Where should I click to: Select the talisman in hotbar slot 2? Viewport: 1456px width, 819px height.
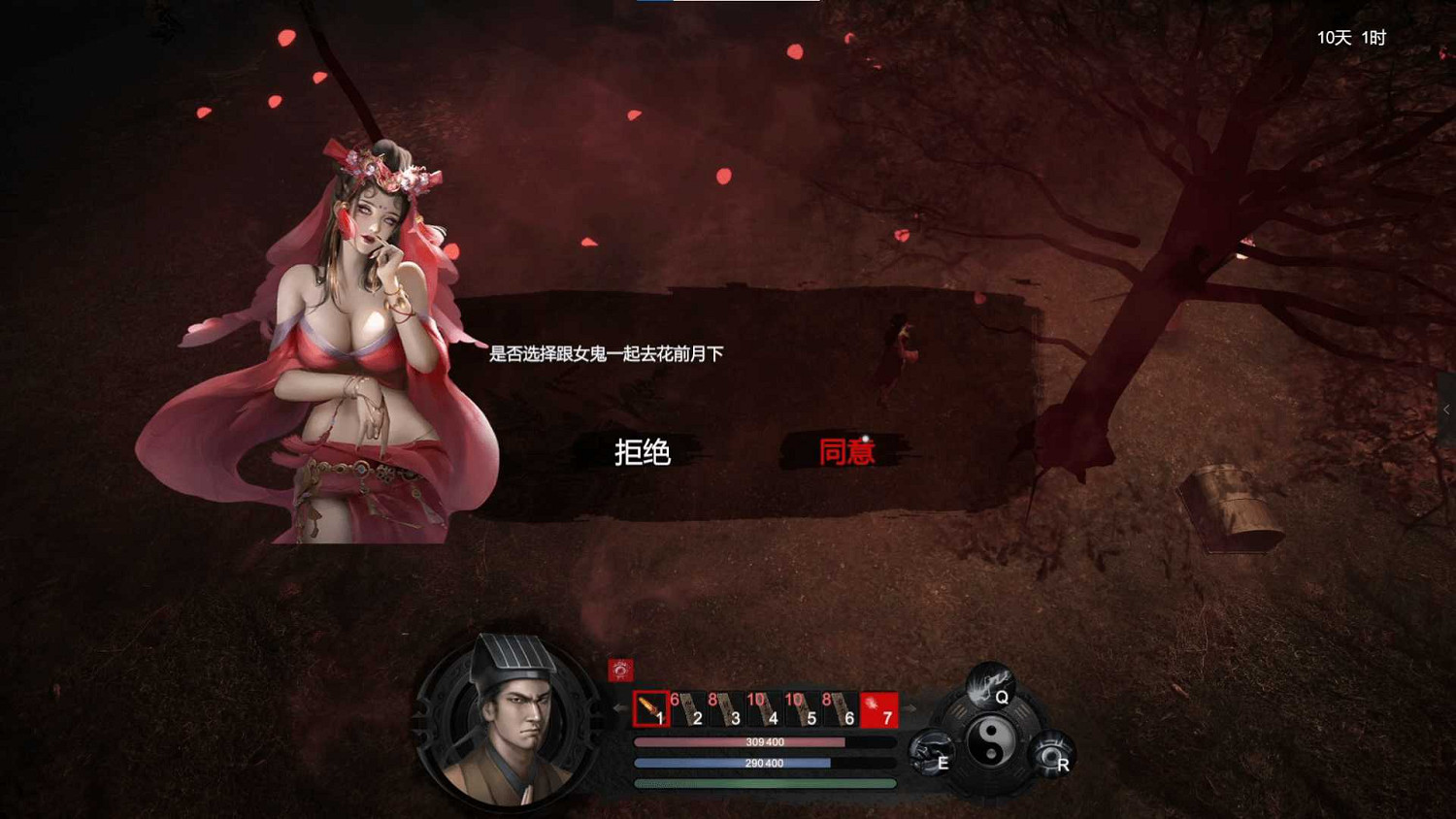[691, 709]
